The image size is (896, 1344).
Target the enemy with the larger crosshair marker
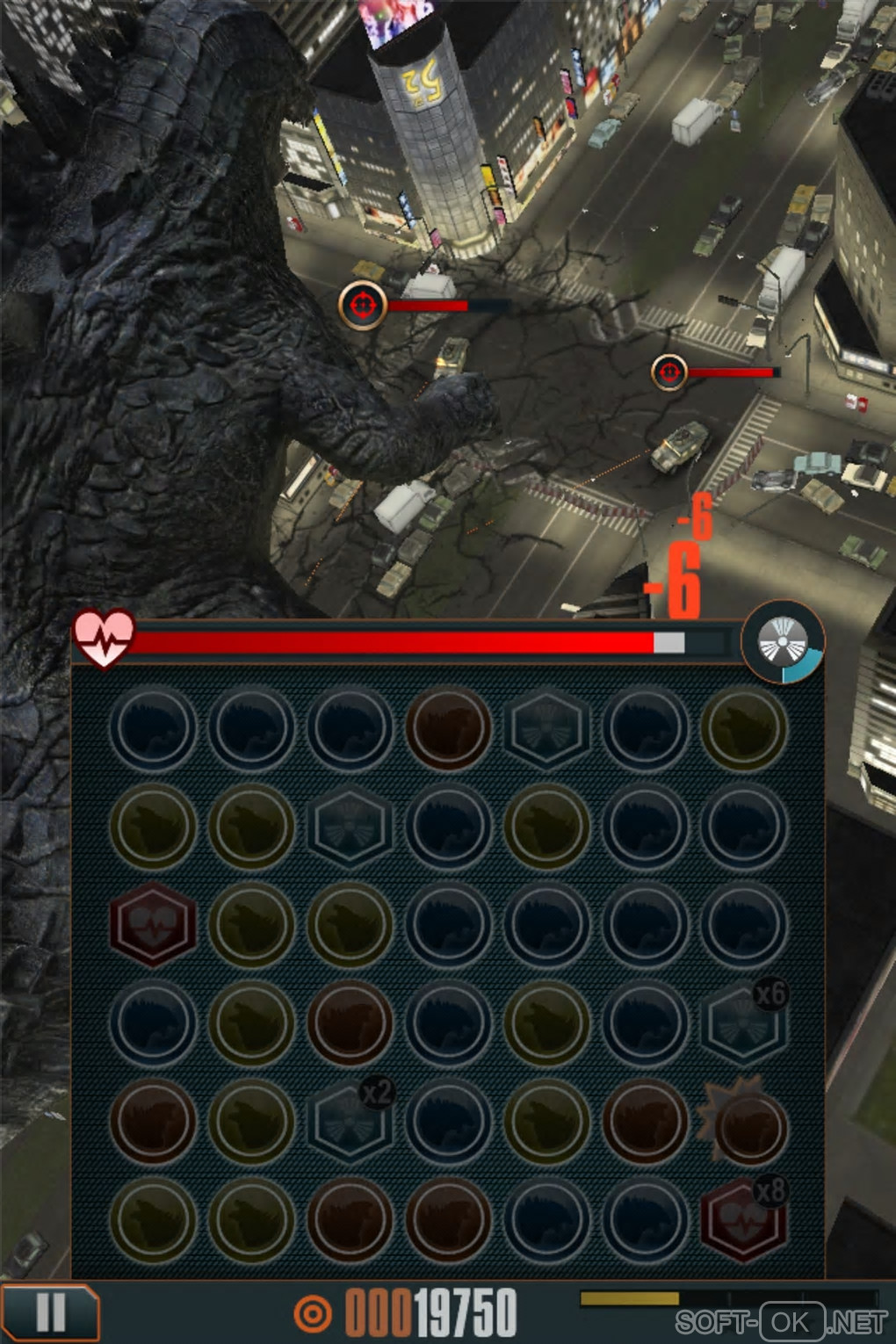pyautogui.click(x=363, y=305)
